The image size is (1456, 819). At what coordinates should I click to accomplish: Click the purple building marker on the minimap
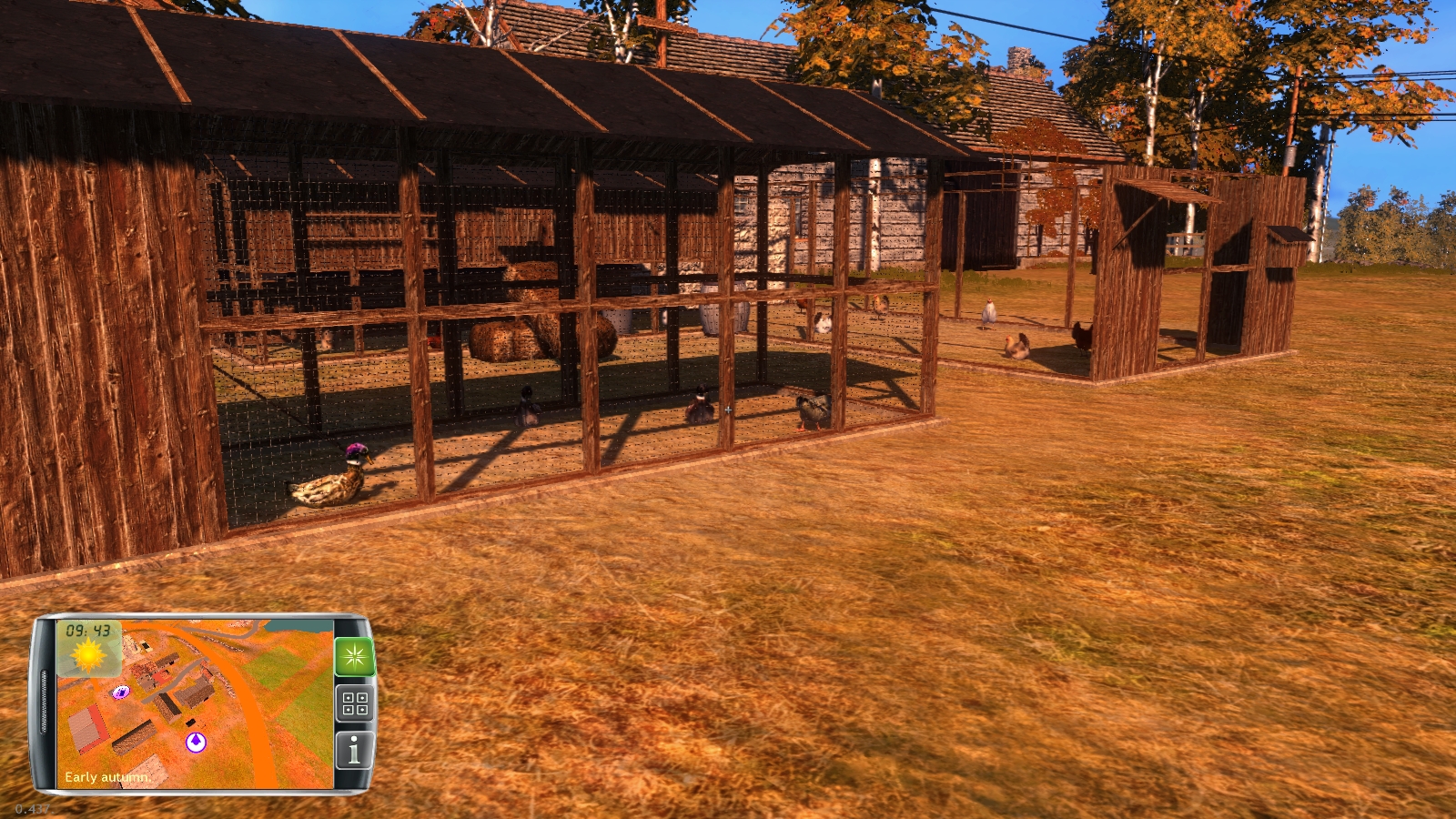click(x=120, y=692)
